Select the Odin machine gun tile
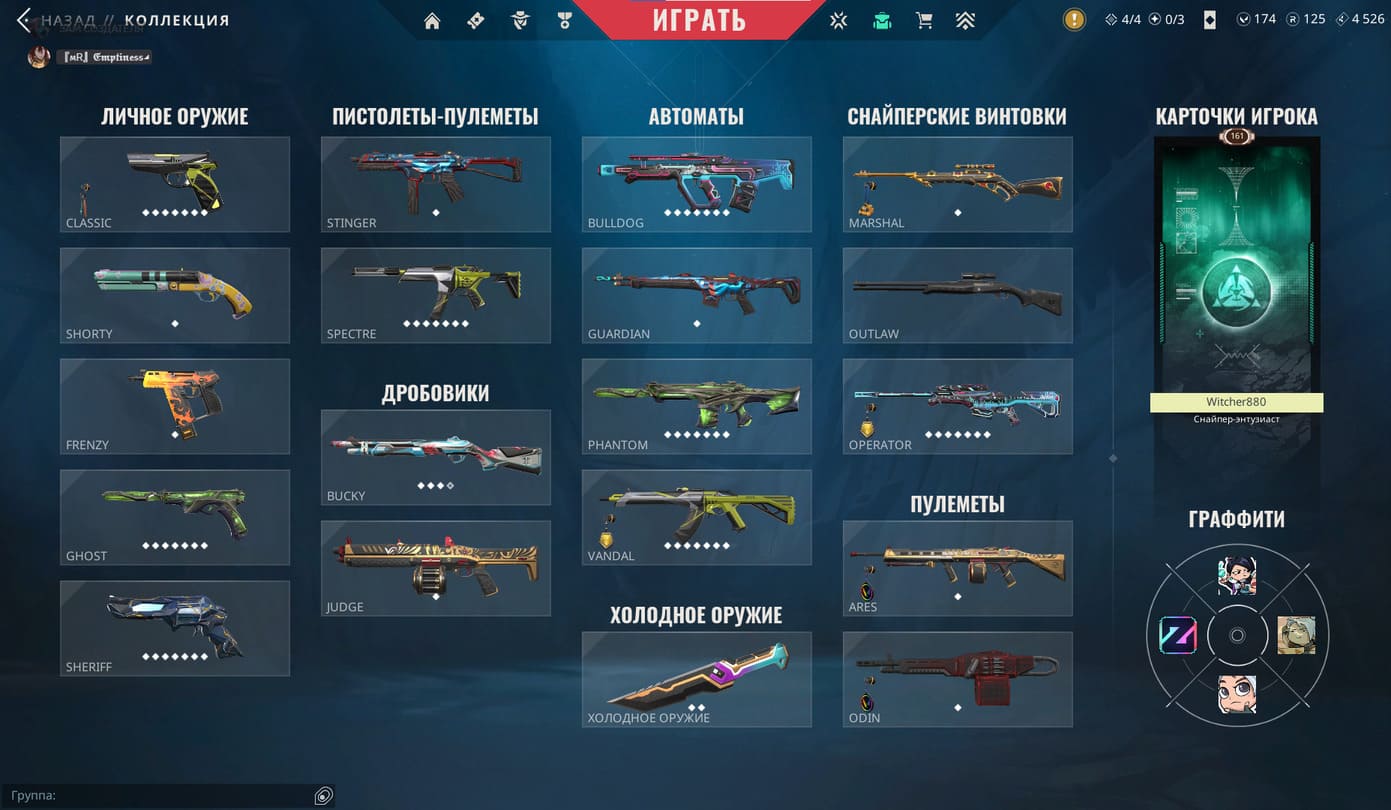 coord(958,679)
